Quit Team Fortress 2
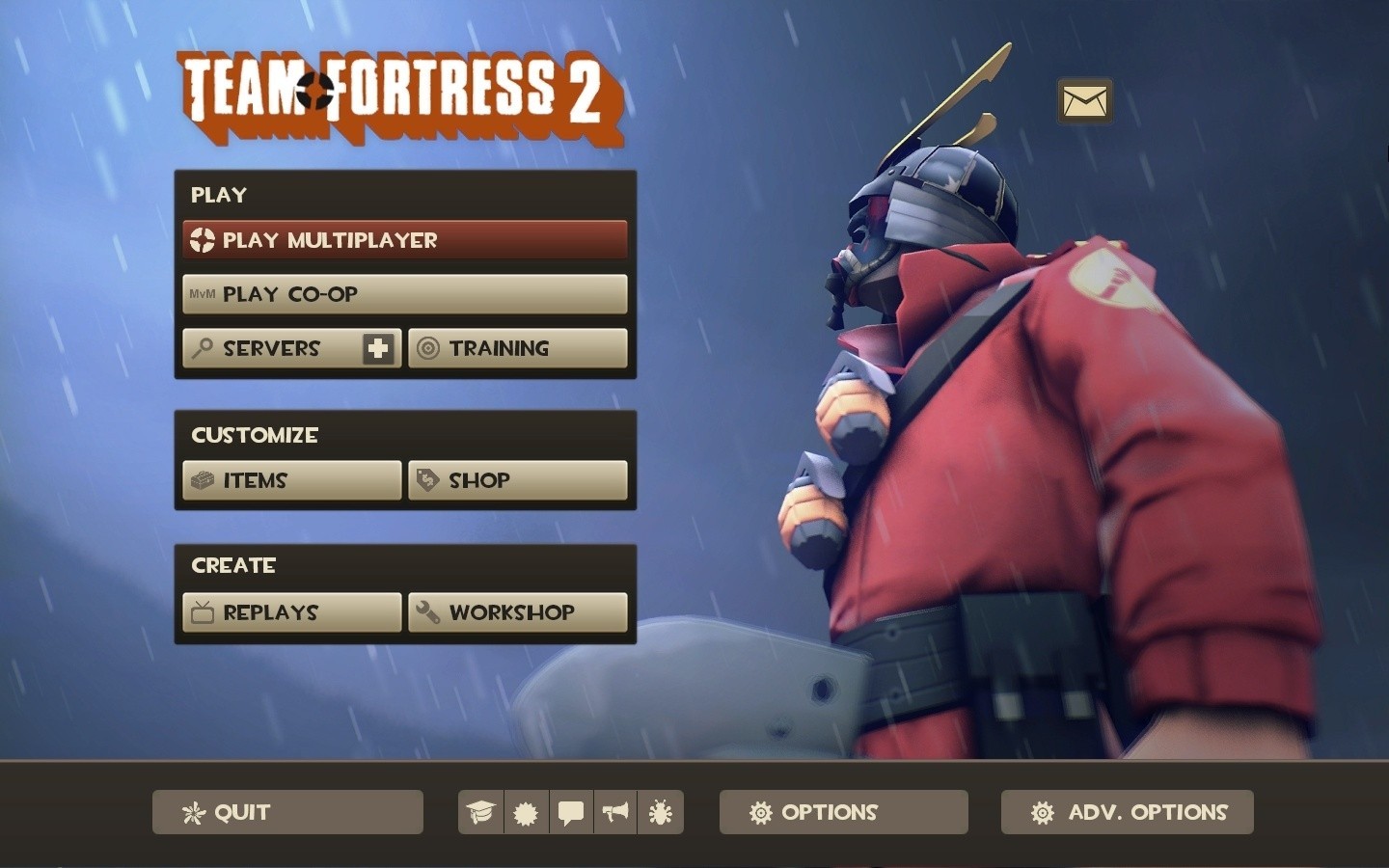The height and width of the screenshot is (868, 1389). [286, 812]
